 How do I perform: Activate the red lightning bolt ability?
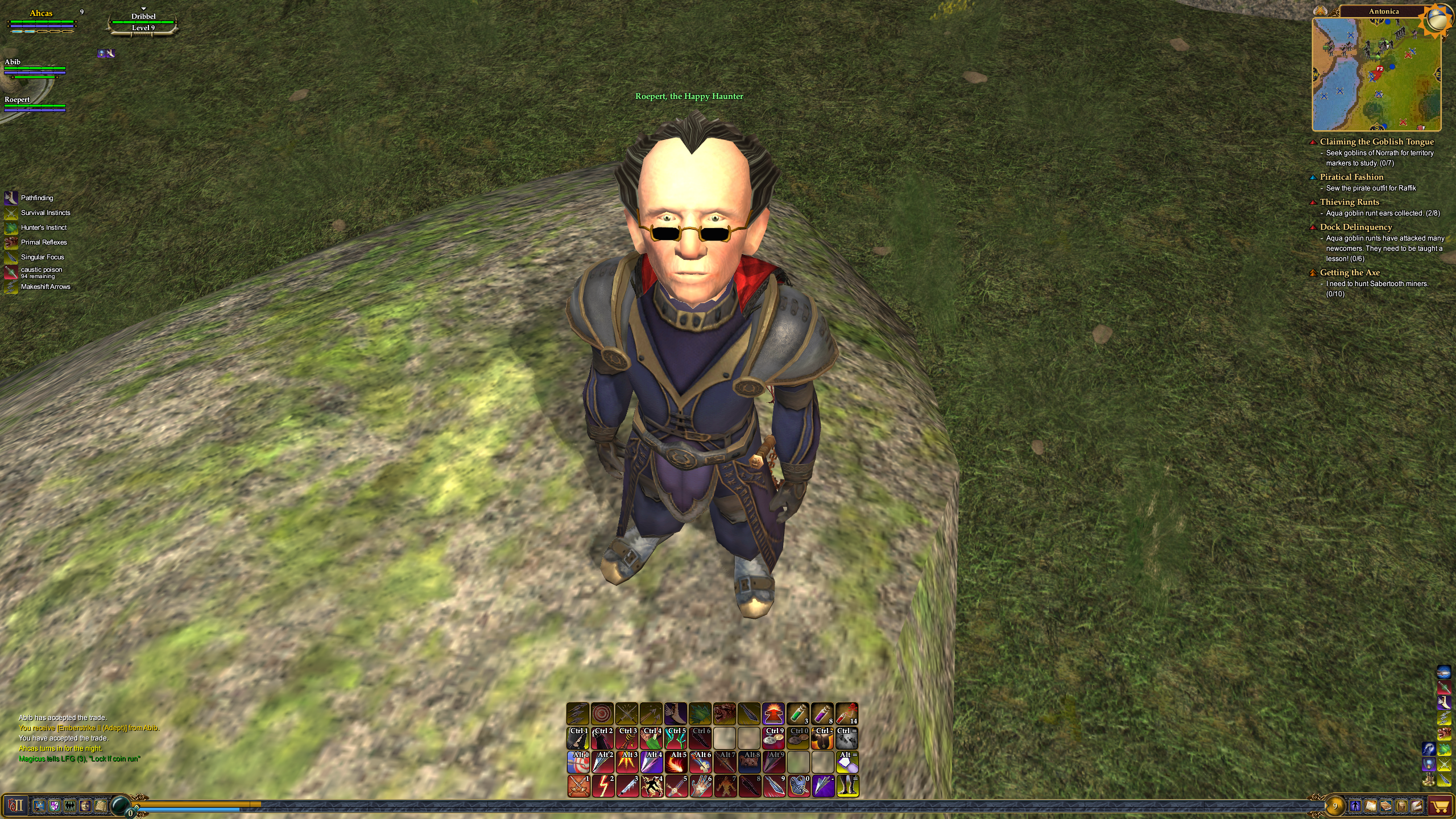tap(603, 786)
